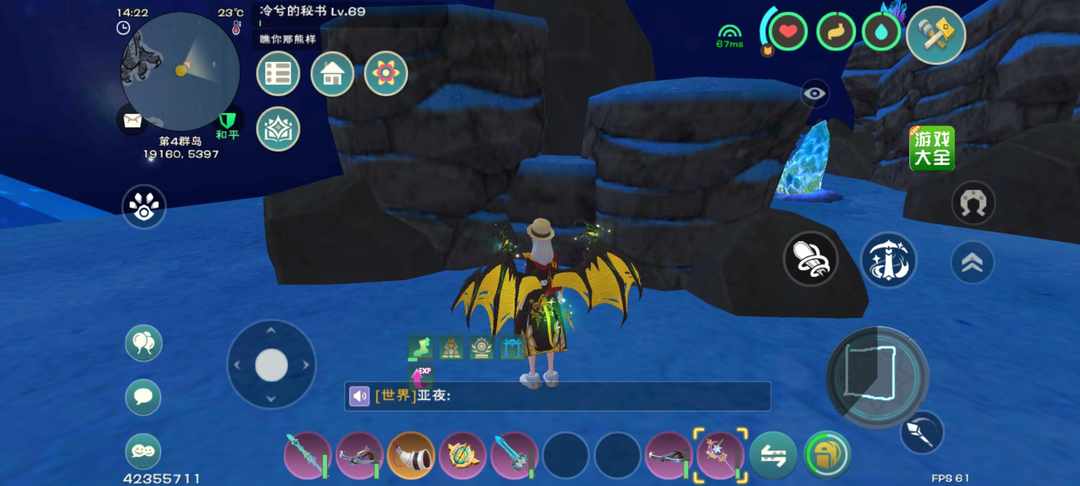This screenshot has width=1080, height=486.
Task: Toggle the green 和平 peace mode shield
Action: (x=229, y=123)
